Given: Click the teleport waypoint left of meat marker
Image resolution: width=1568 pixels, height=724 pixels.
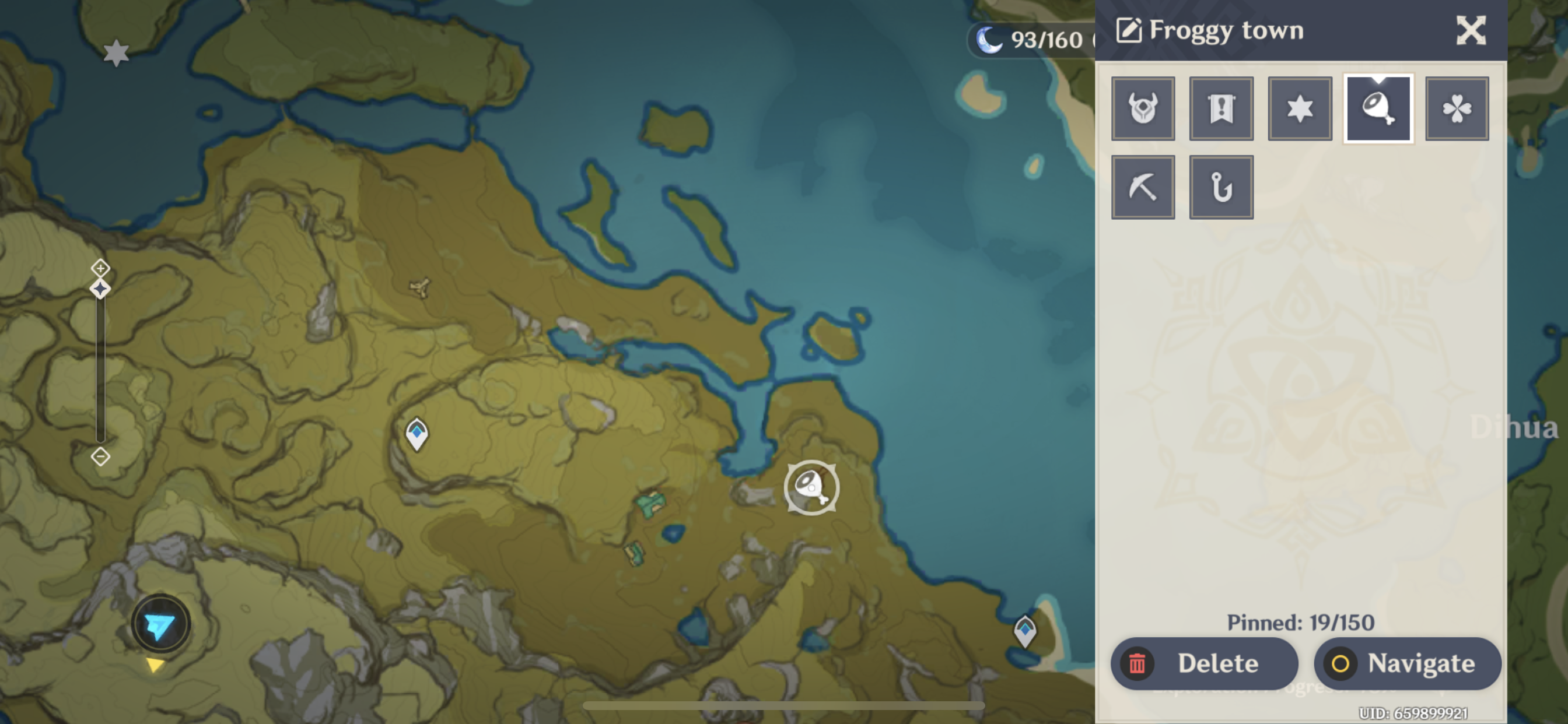Looking at the screenshot, I should (x=417, y=434).
